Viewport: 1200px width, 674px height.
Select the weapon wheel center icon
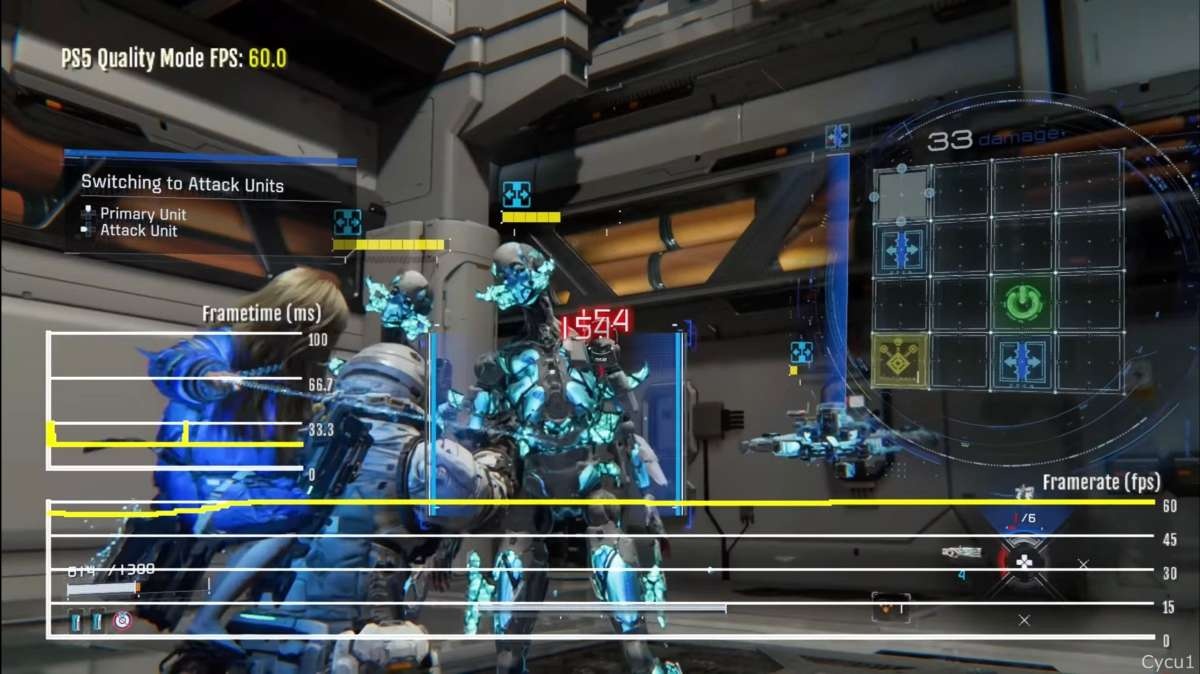(1025, 563)
